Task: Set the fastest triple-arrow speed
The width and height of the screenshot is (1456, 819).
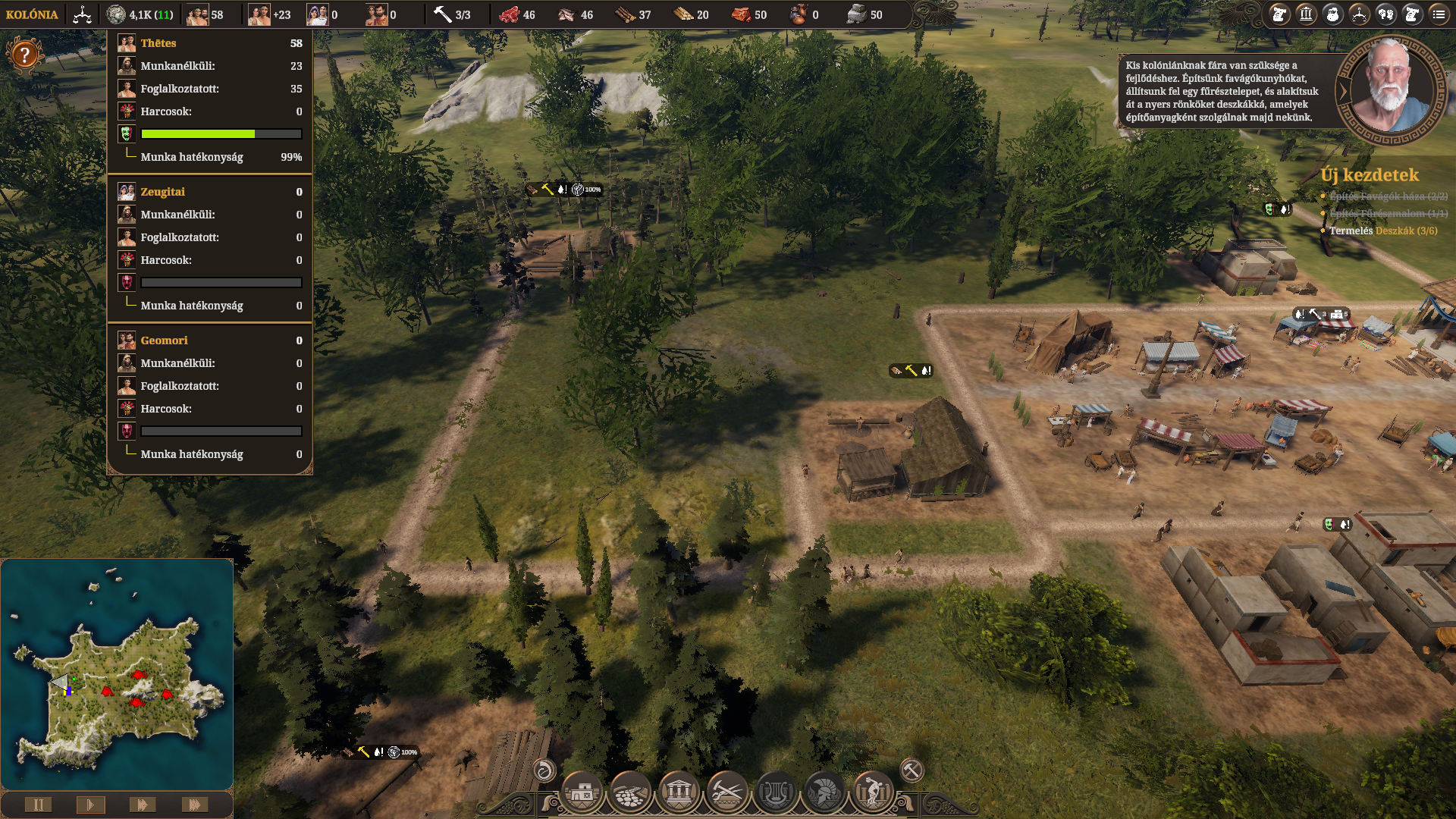Action: point(194,805)
